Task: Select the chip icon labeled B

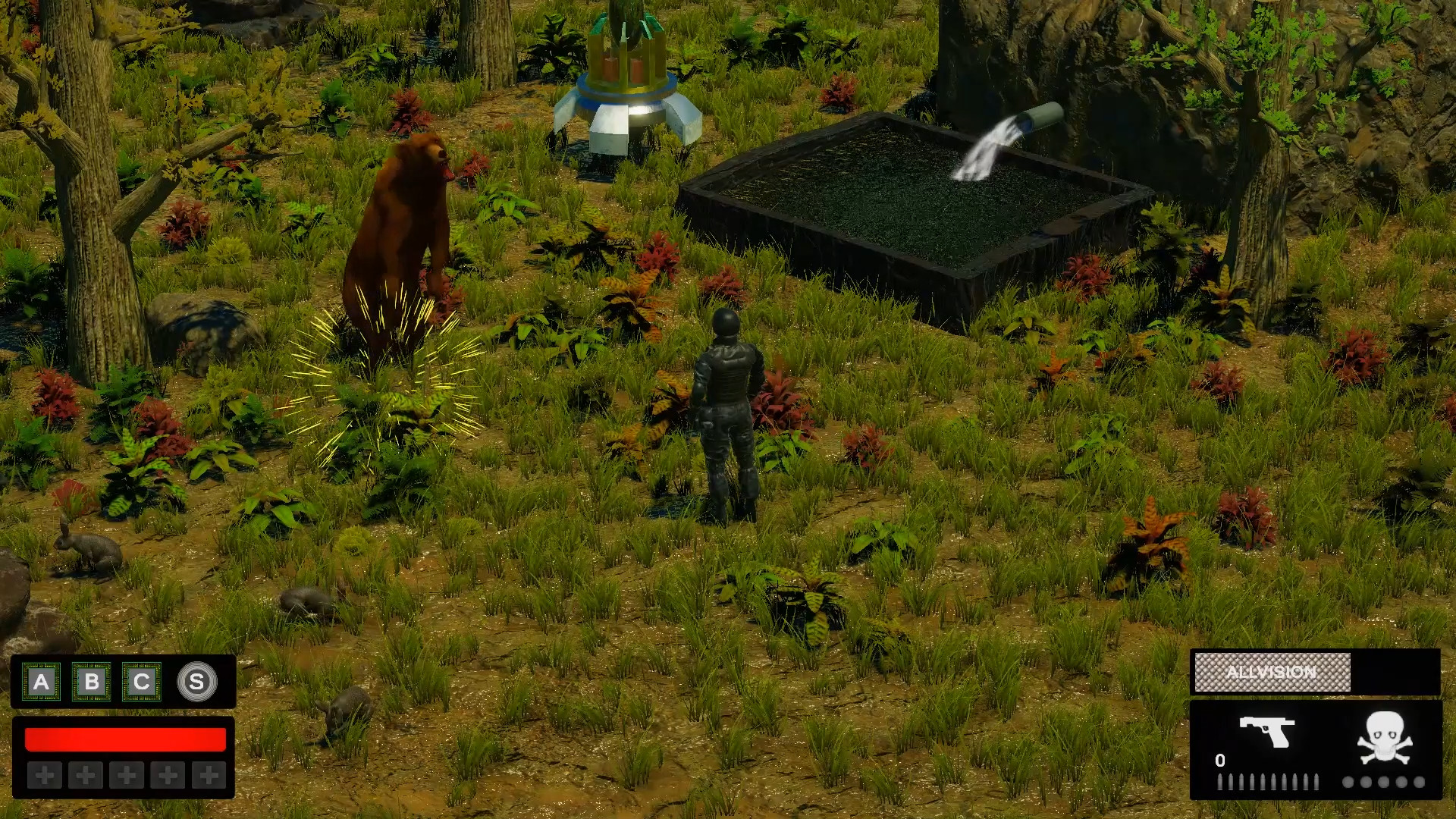Action: [x=93, y=681]
